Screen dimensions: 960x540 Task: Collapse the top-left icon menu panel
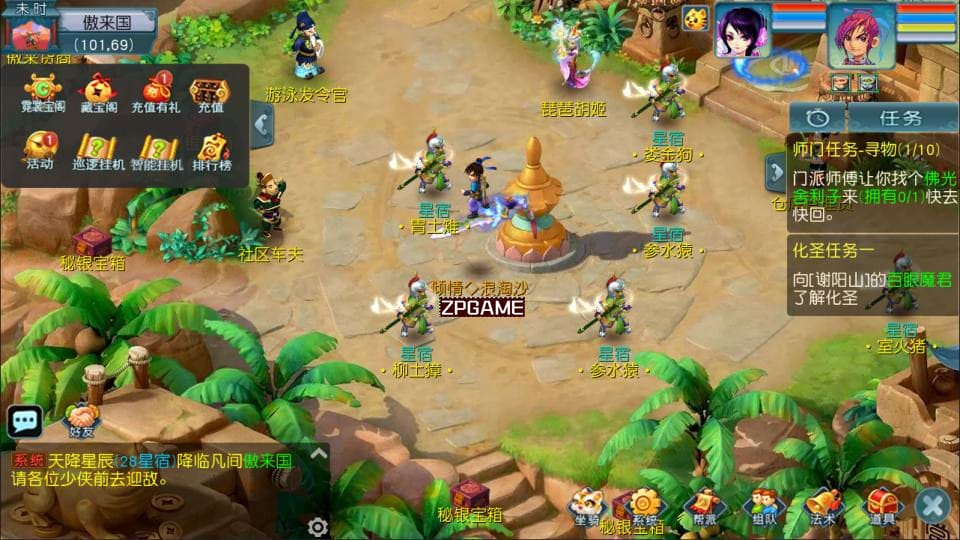[x=262, y=125]
